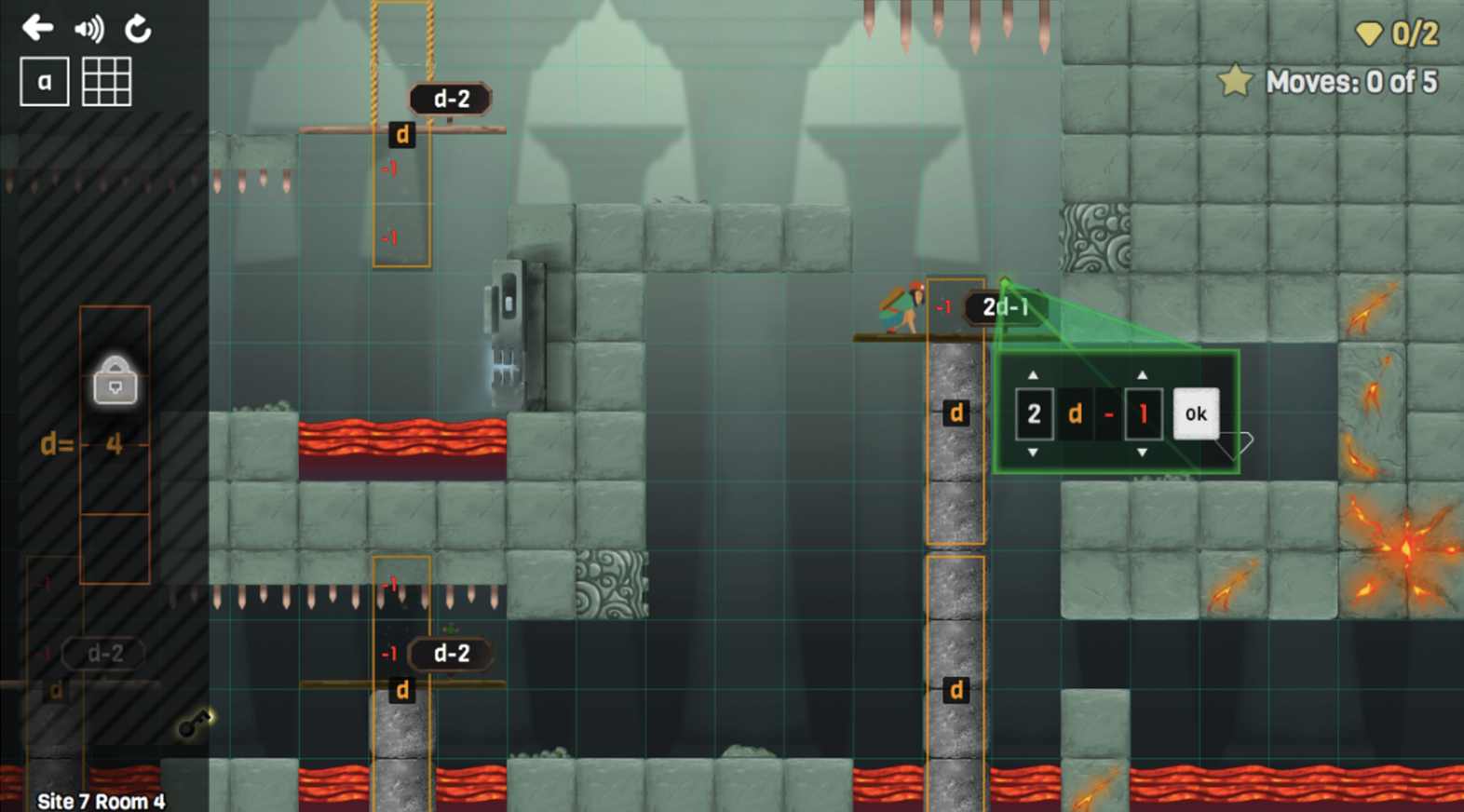
Task: Increase the coefficient 2 with up arrow
Action: click(x=1033, y=375)
